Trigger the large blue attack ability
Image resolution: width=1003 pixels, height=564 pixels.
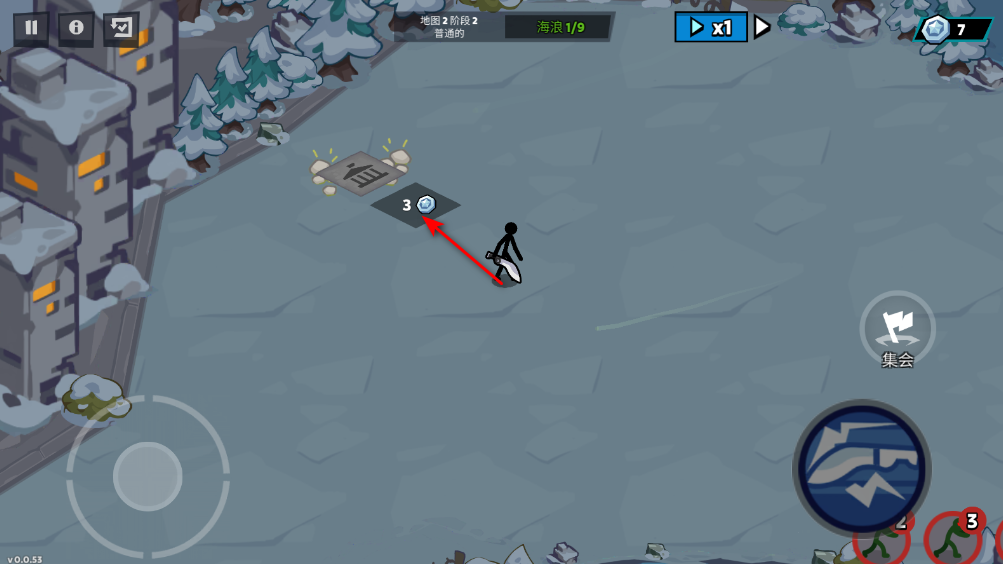coord(861,467)
